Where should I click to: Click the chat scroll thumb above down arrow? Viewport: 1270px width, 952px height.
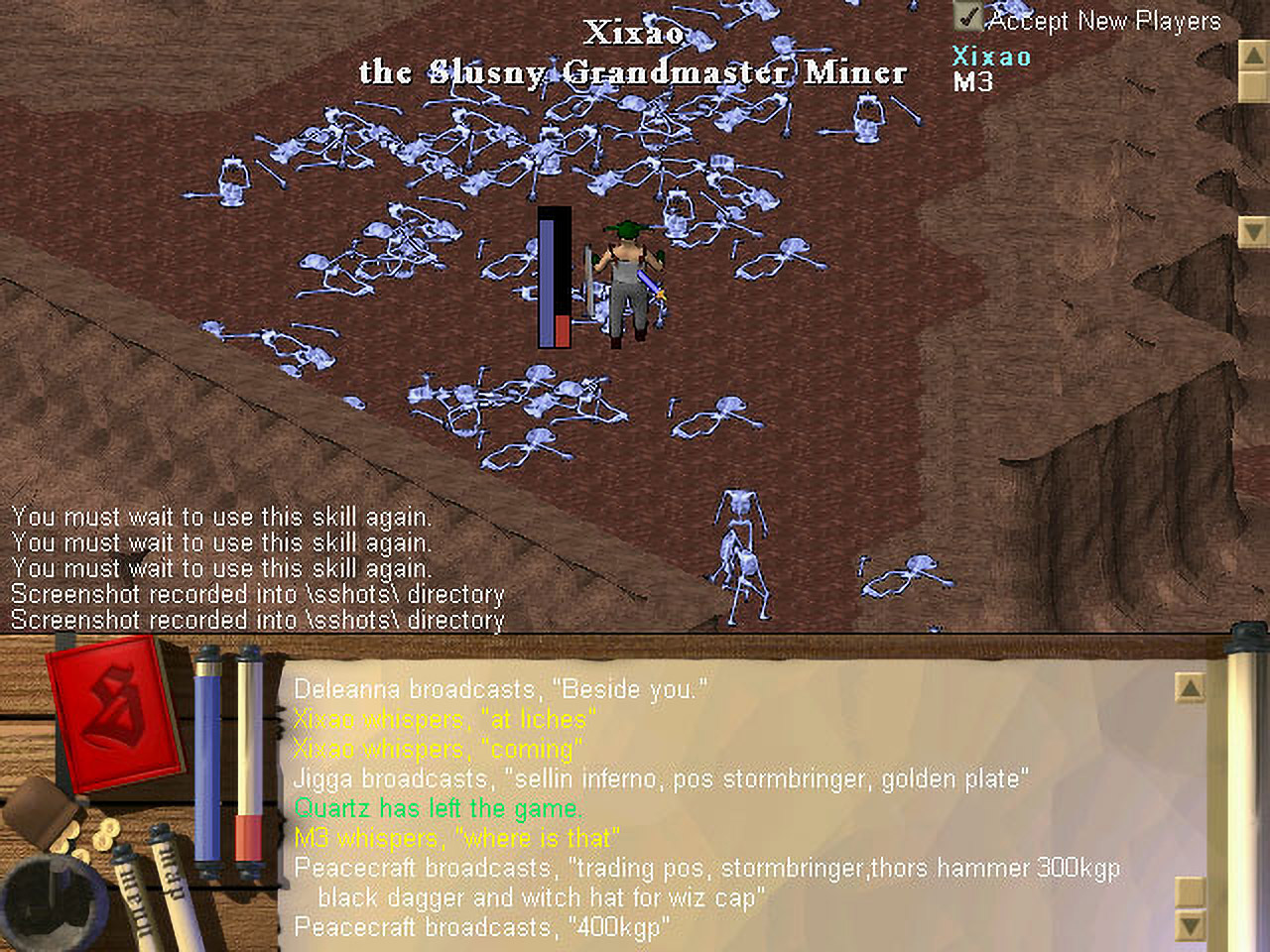(1190, 890)
